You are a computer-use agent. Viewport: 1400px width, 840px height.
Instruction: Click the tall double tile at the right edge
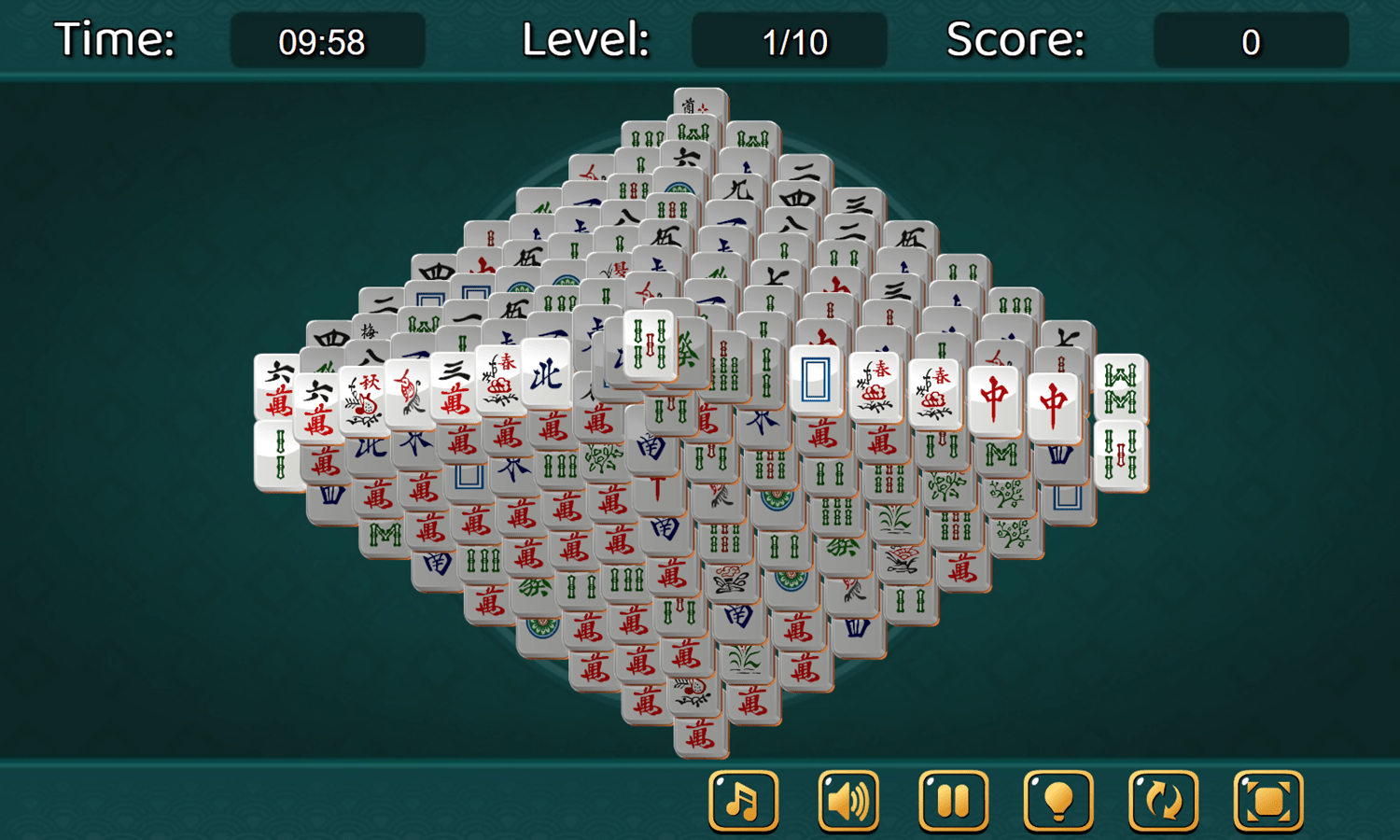(x=1122, y=420)
